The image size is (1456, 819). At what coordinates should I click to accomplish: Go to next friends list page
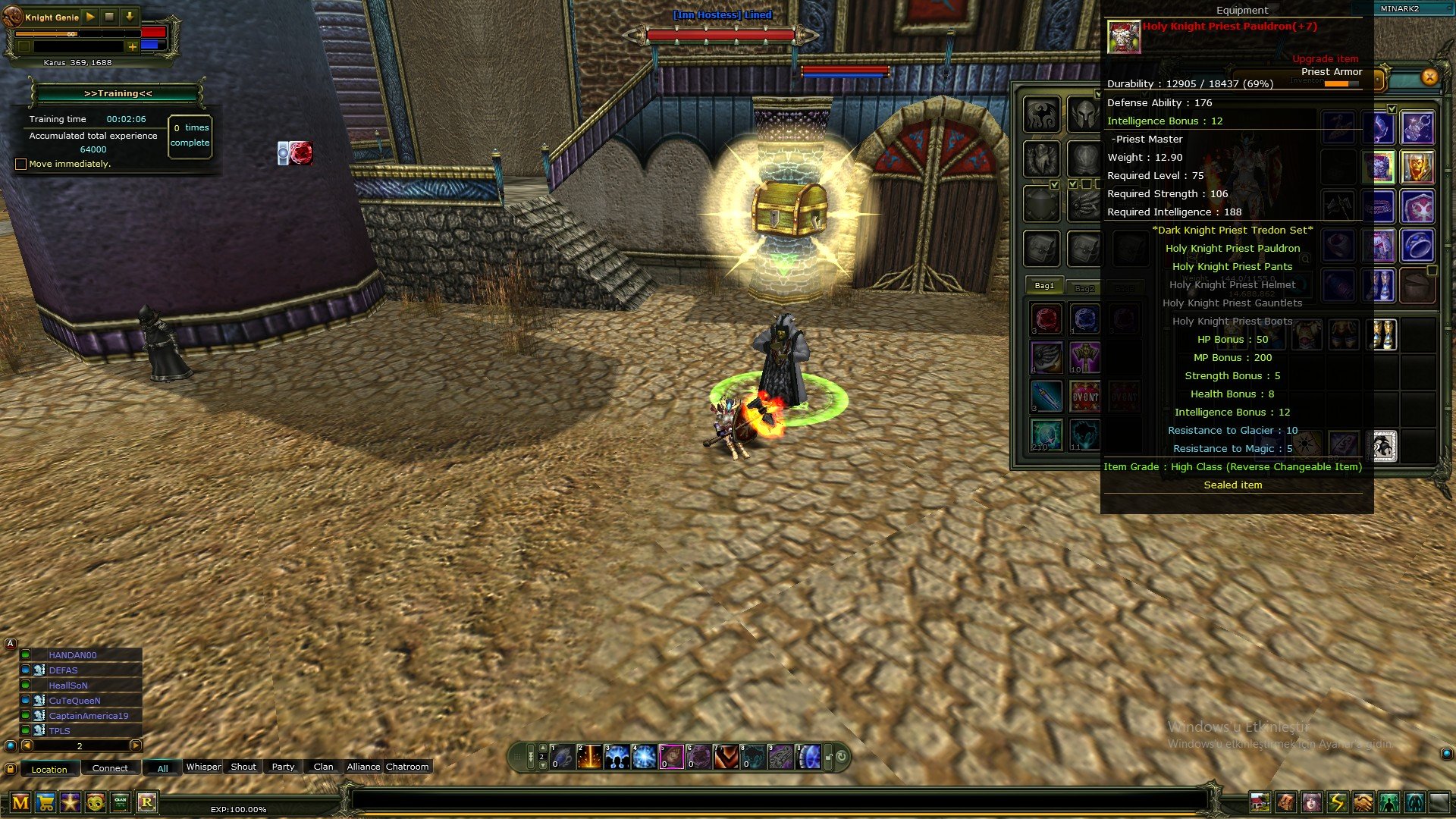coord(136,745)
